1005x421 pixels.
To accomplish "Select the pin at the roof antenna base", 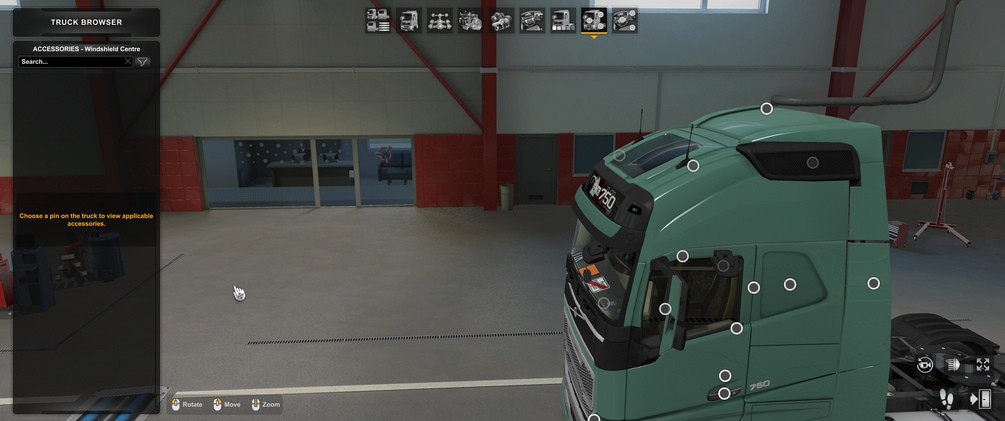I will click(693, 166).
